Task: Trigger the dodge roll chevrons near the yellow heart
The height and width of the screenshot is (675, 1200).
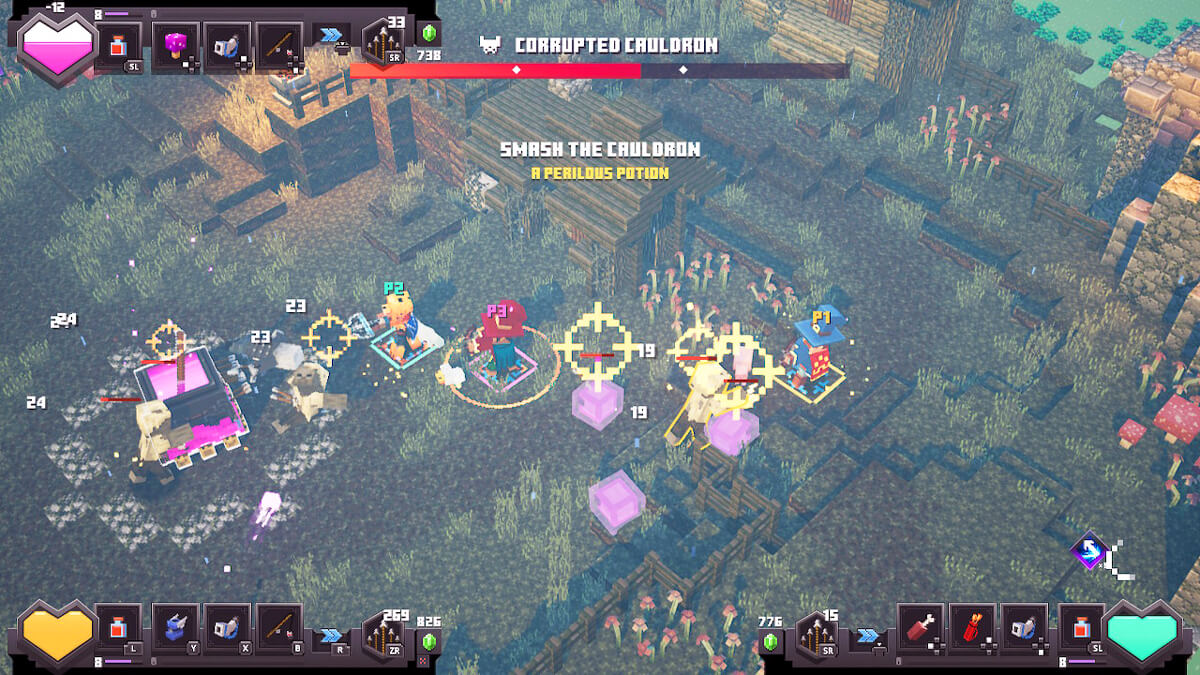Action: coord(331,635)
